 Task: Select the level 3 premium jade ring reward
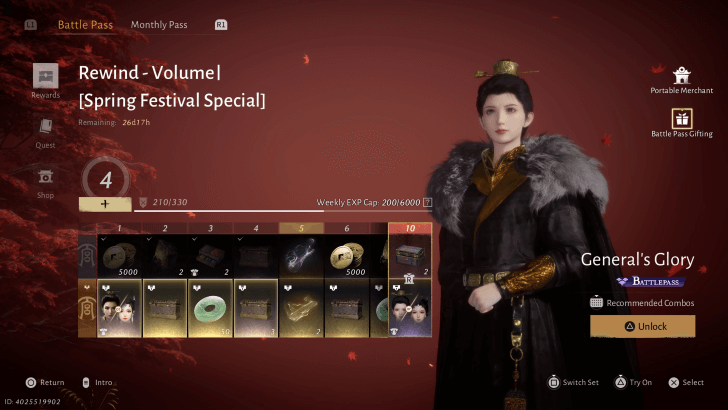click(x=211, y=307)
